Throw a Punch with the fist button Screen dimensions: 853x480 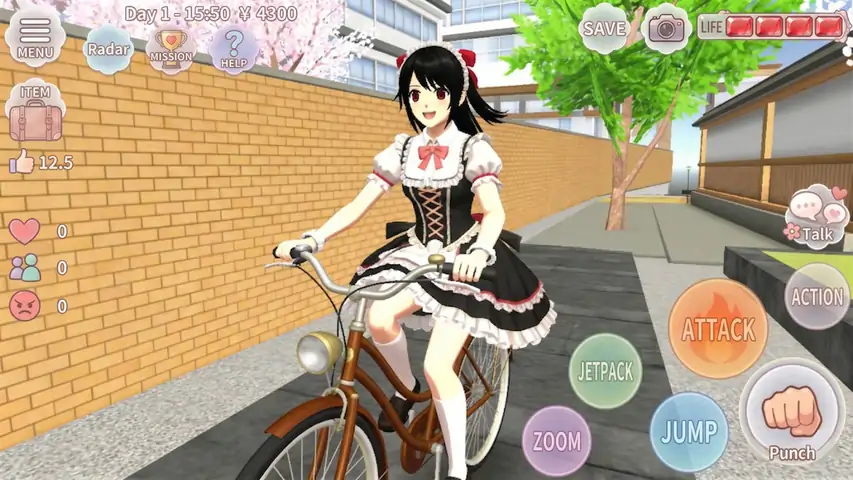click(792, 412)
